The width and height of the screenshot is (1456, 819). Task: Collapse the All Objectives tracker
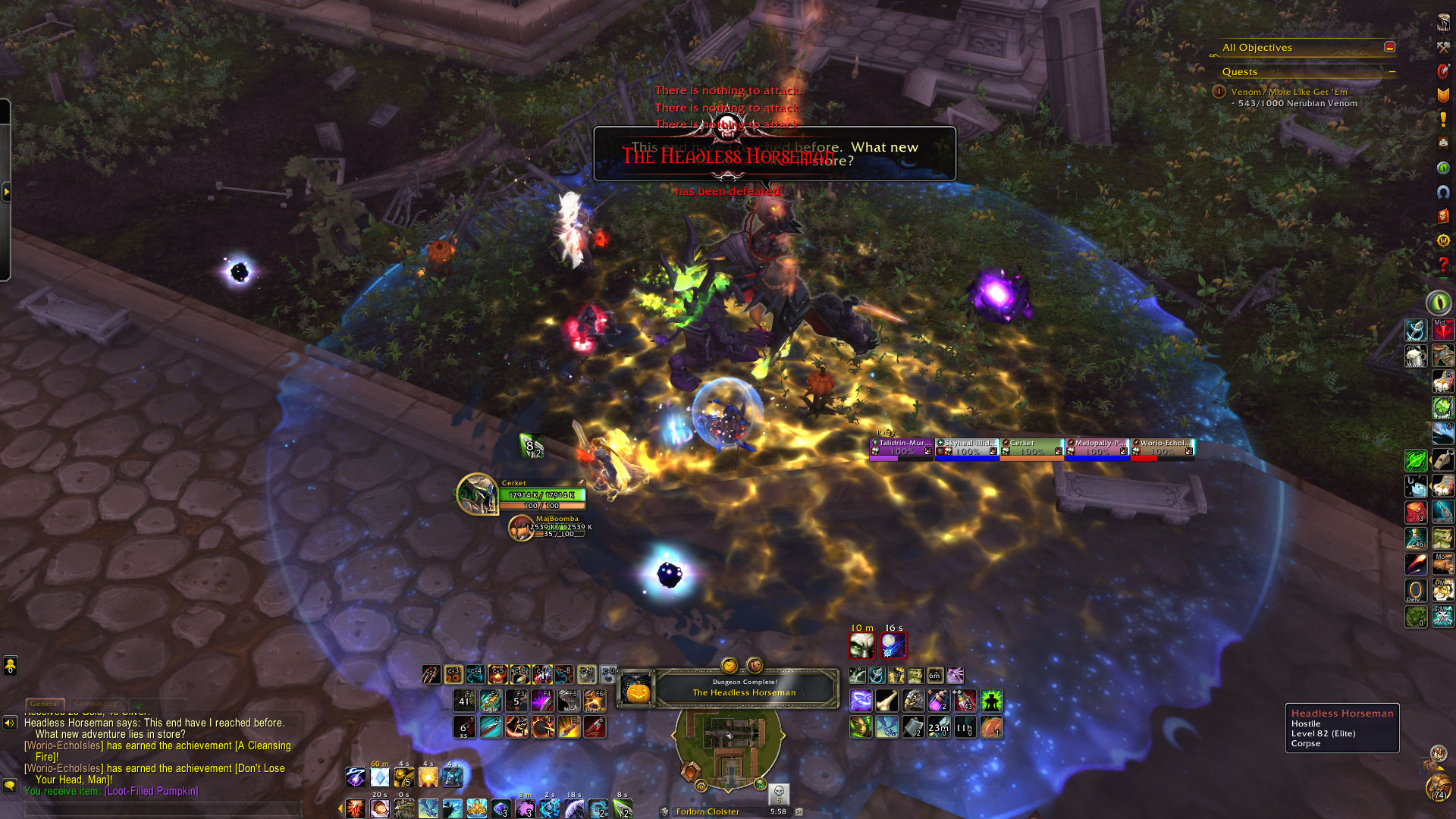[x=1389, y=47]
